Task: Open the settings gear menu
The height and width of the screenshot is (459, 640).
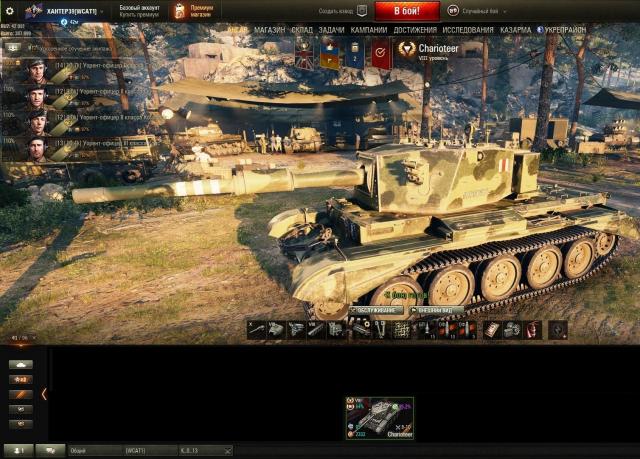Action: point(10,11)
